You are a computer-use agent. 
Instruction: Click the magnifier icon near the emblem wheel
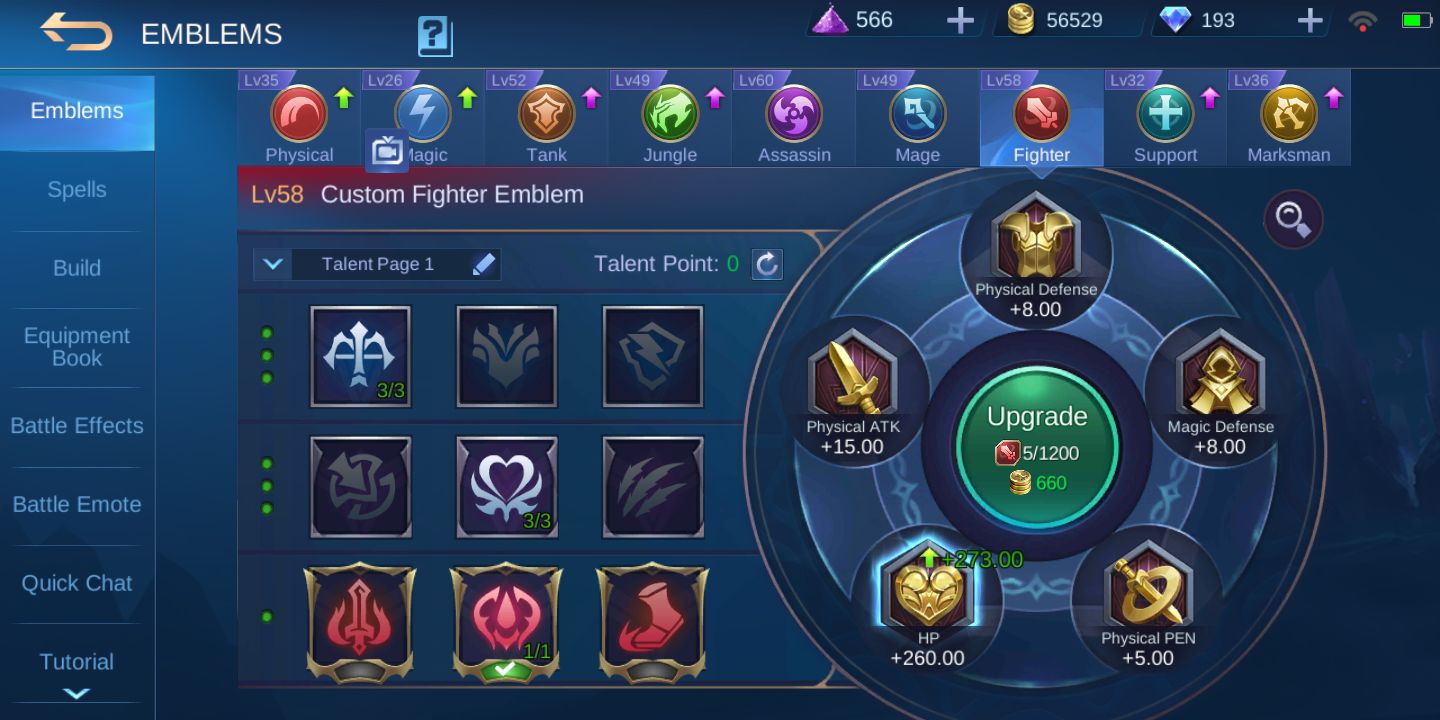click(x=1292, y=218)
